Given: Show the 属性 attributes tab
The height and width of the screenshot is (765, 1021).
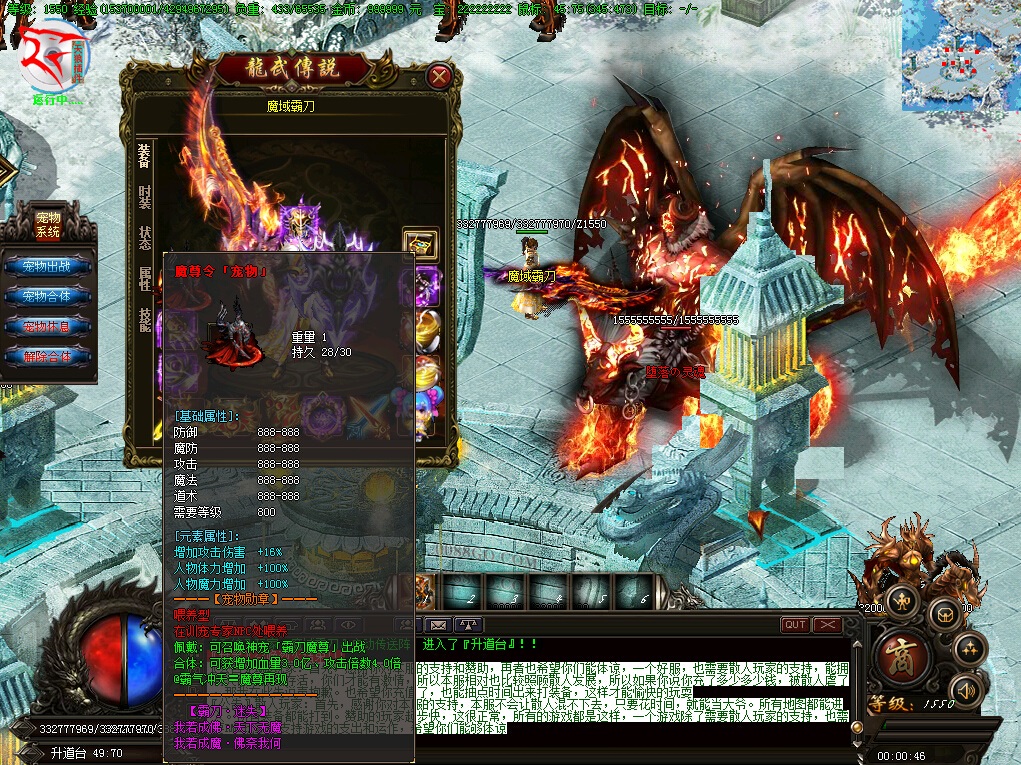Looking at the screenshot, I should [145, 279].
